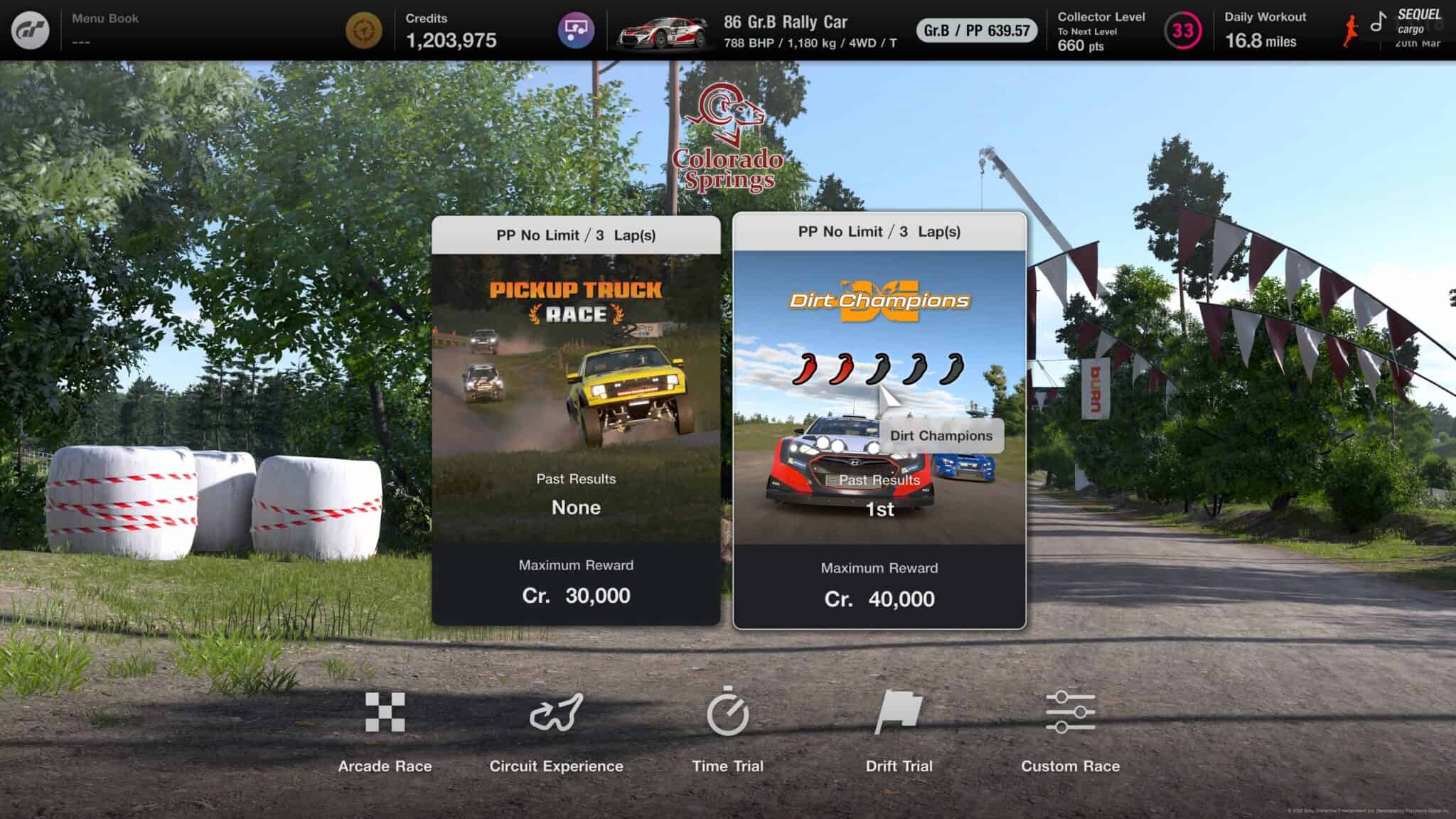Click the gold credits coin icon
This screenshot has height=819, width=1456.
click(x=364, y=31)
